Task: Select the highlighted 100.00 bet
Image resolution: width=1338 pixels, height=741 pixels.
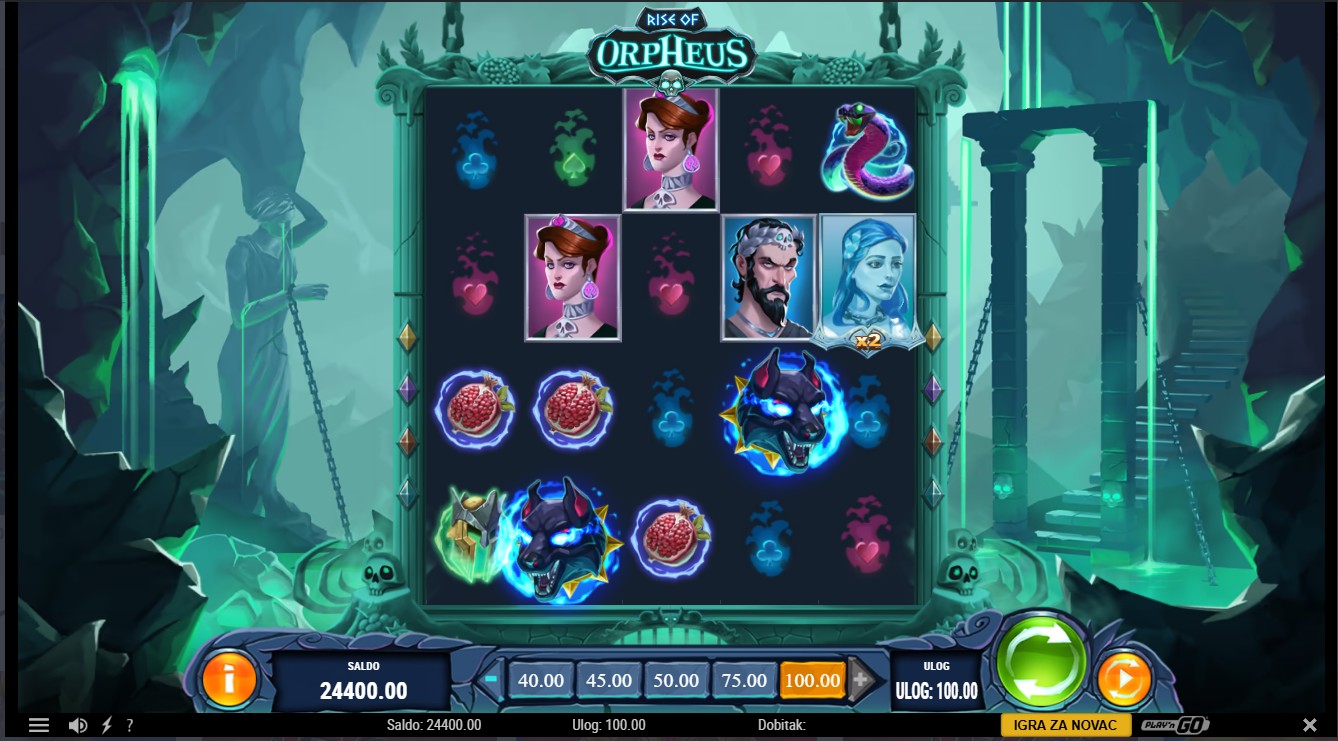Action: pyautogui.click(x=812, y=680)
